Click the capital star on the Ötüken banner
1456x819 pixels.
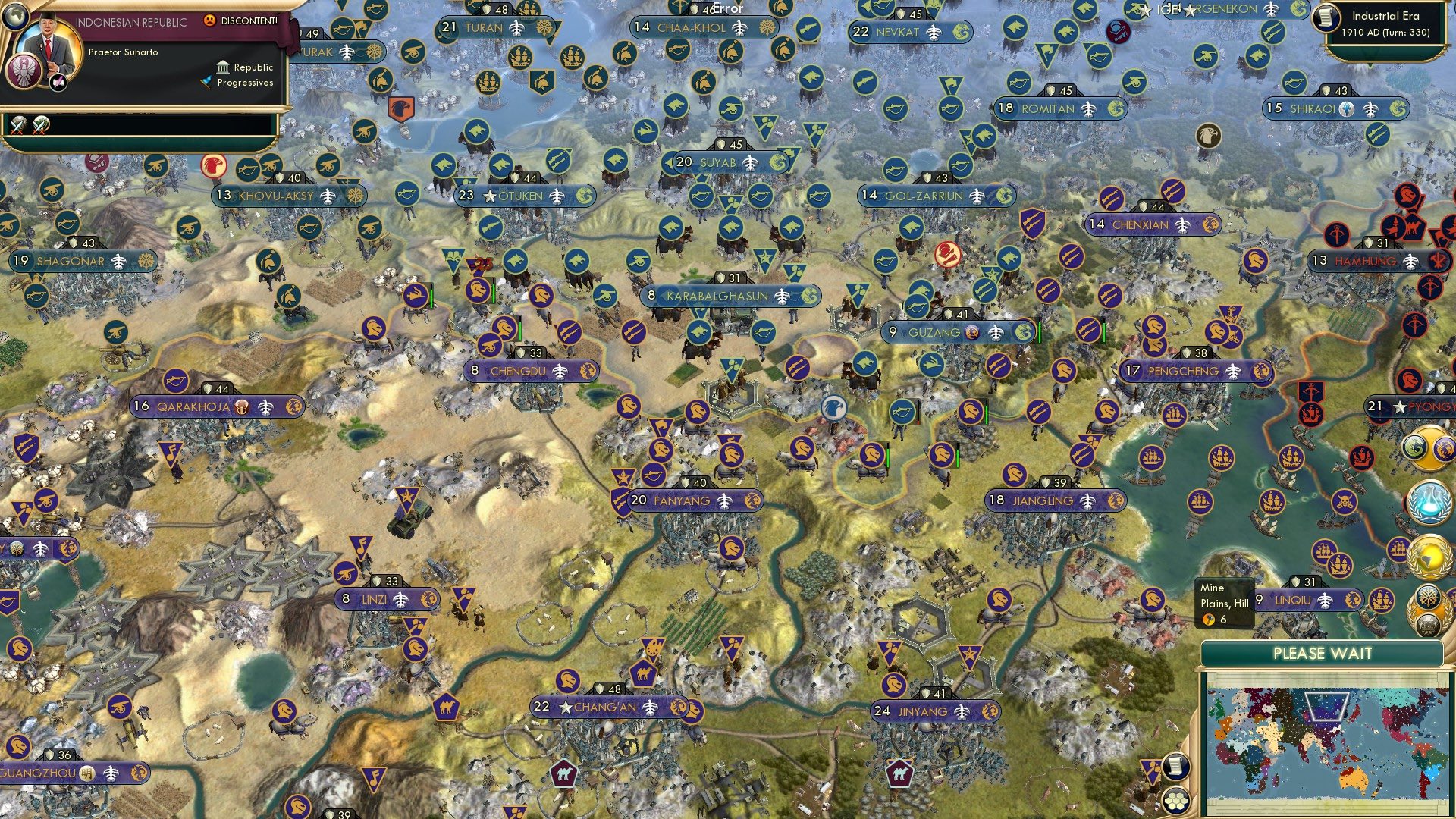pyautogui.click(x=489, y=196)
